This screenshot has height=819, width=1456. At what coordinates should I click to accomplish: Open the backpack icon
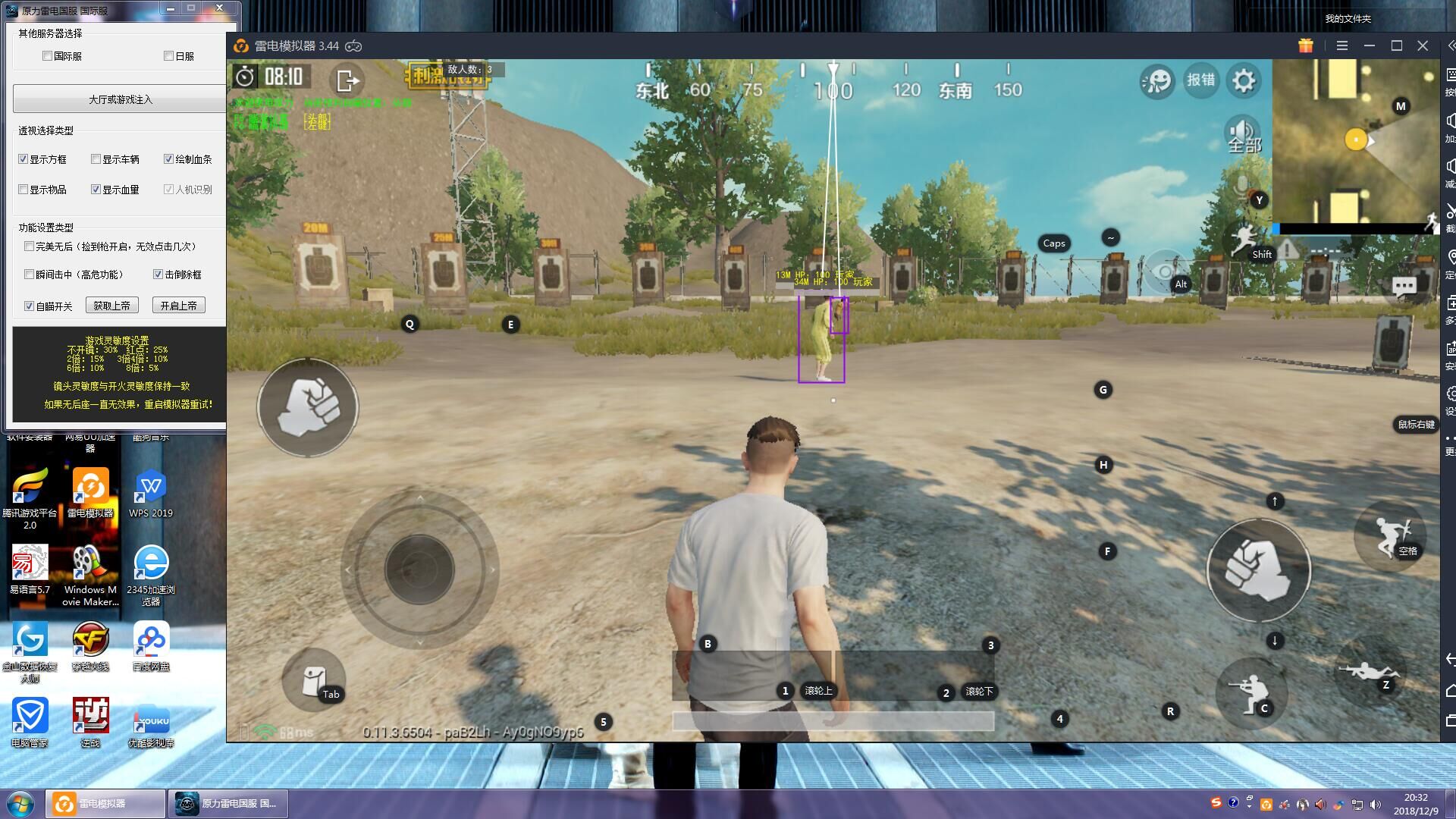[313, 680]
